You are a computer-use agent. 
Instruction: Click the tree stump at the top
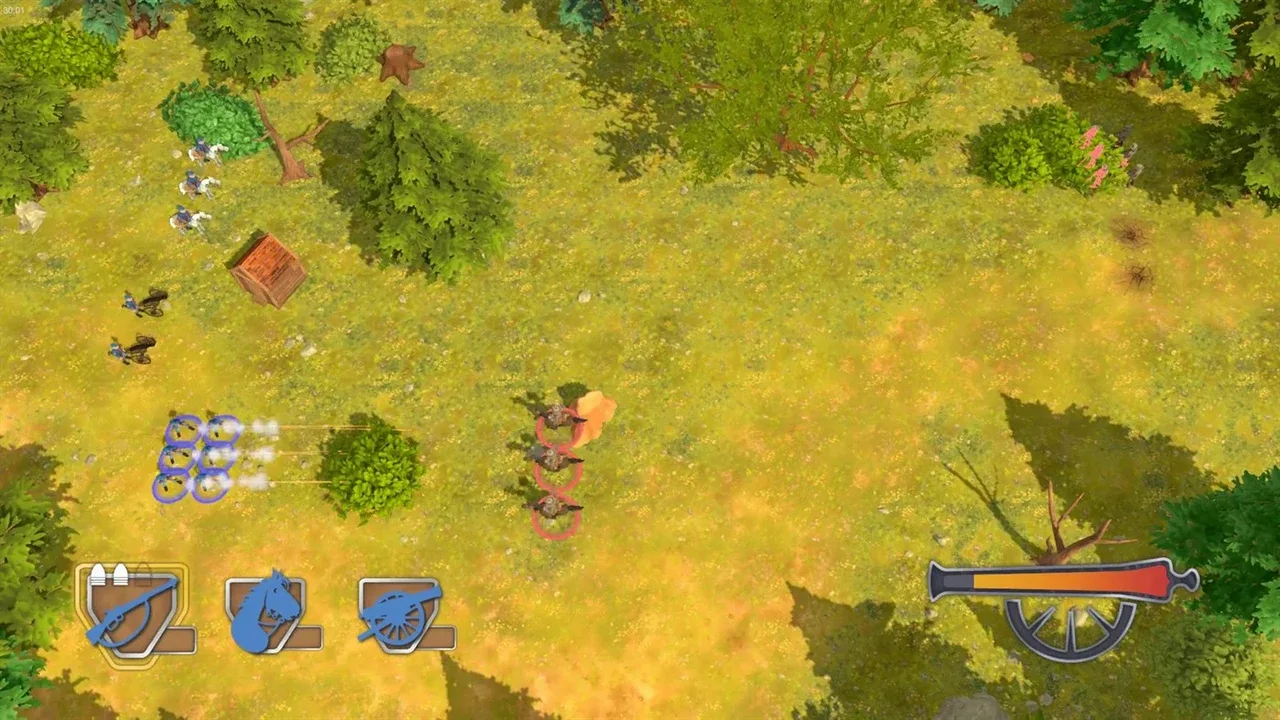click(400, 62)
